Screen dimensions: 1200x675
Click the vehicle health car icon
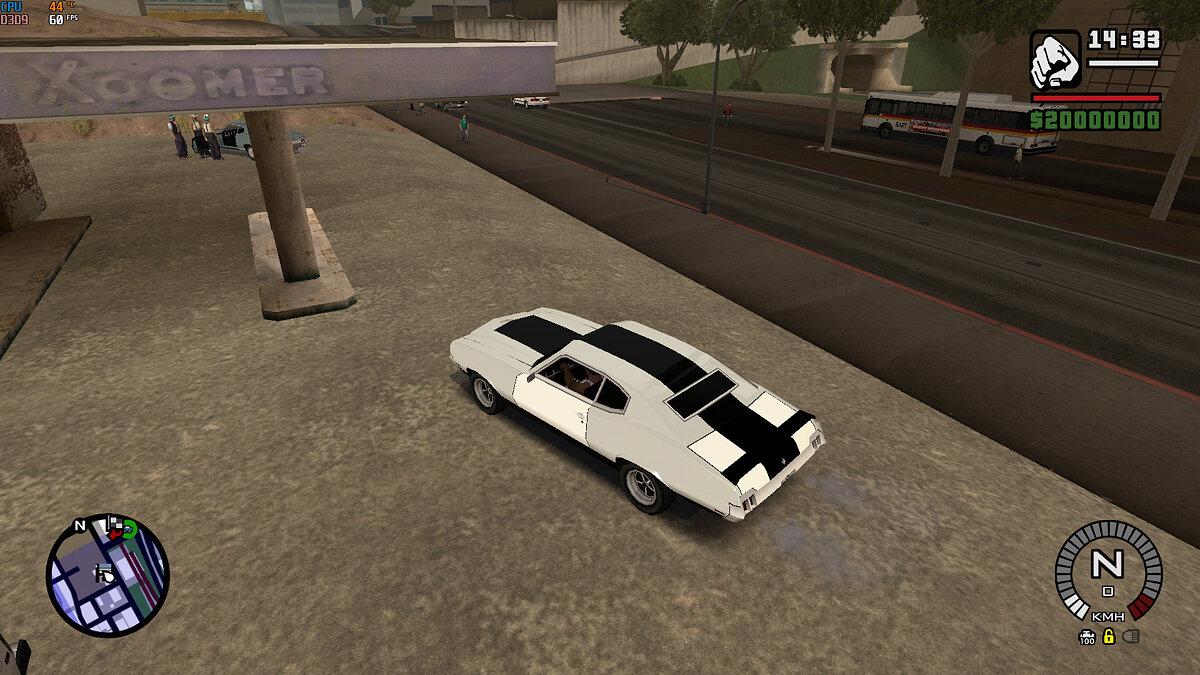(1087, 635)
